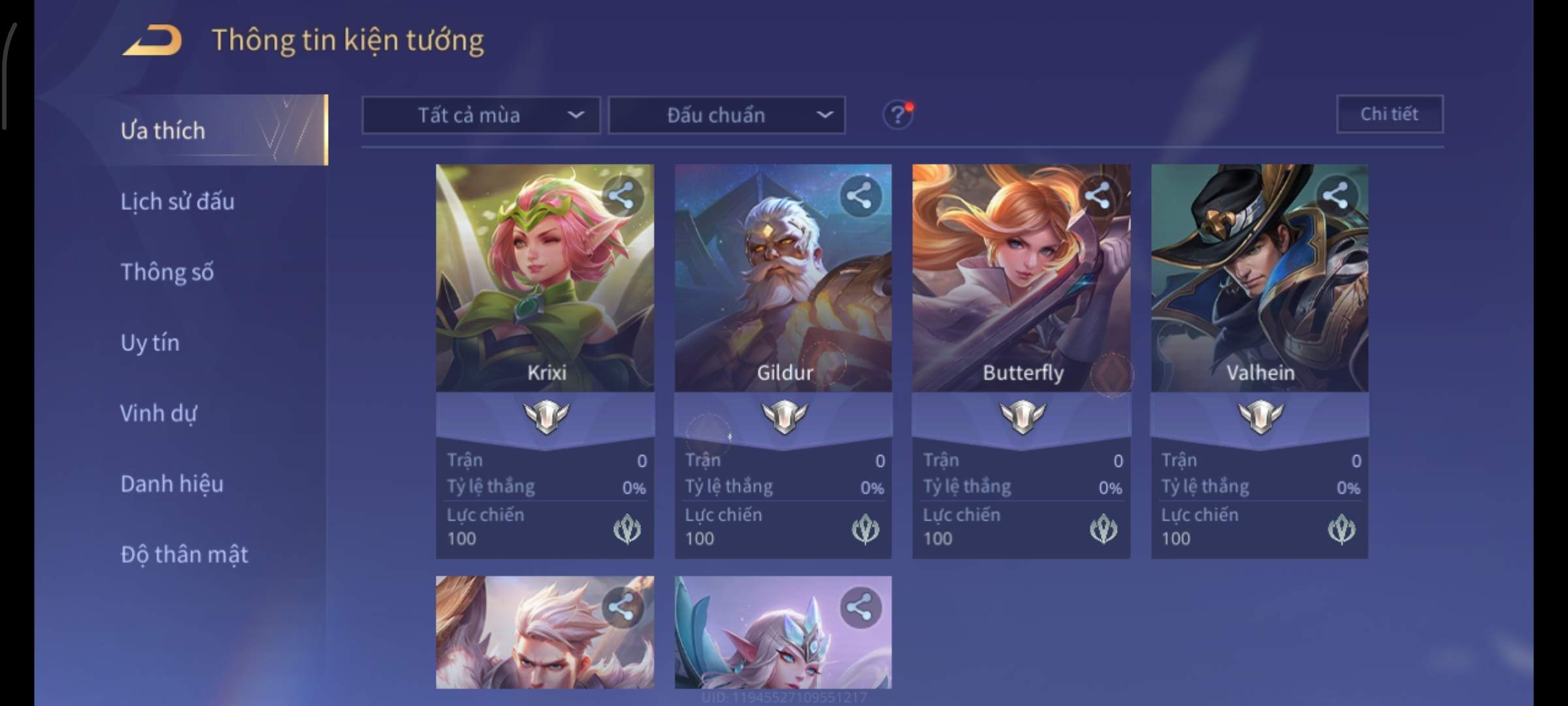Go back using the gold arrow button
1568x706 pixels.
click(153, 41)
